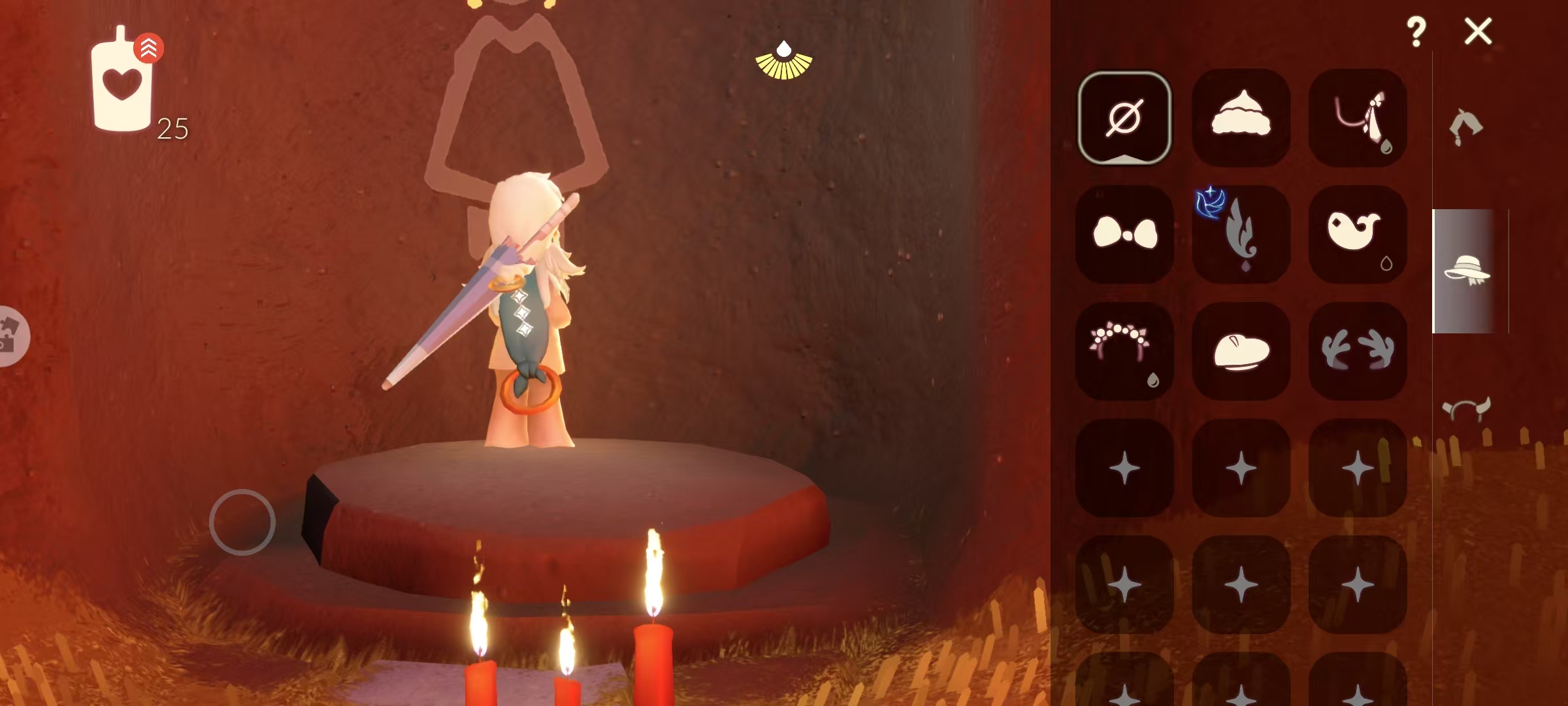Switch to the hat category tab
The height and width of the screenshot is (706, 1568).
[1466, 271]
